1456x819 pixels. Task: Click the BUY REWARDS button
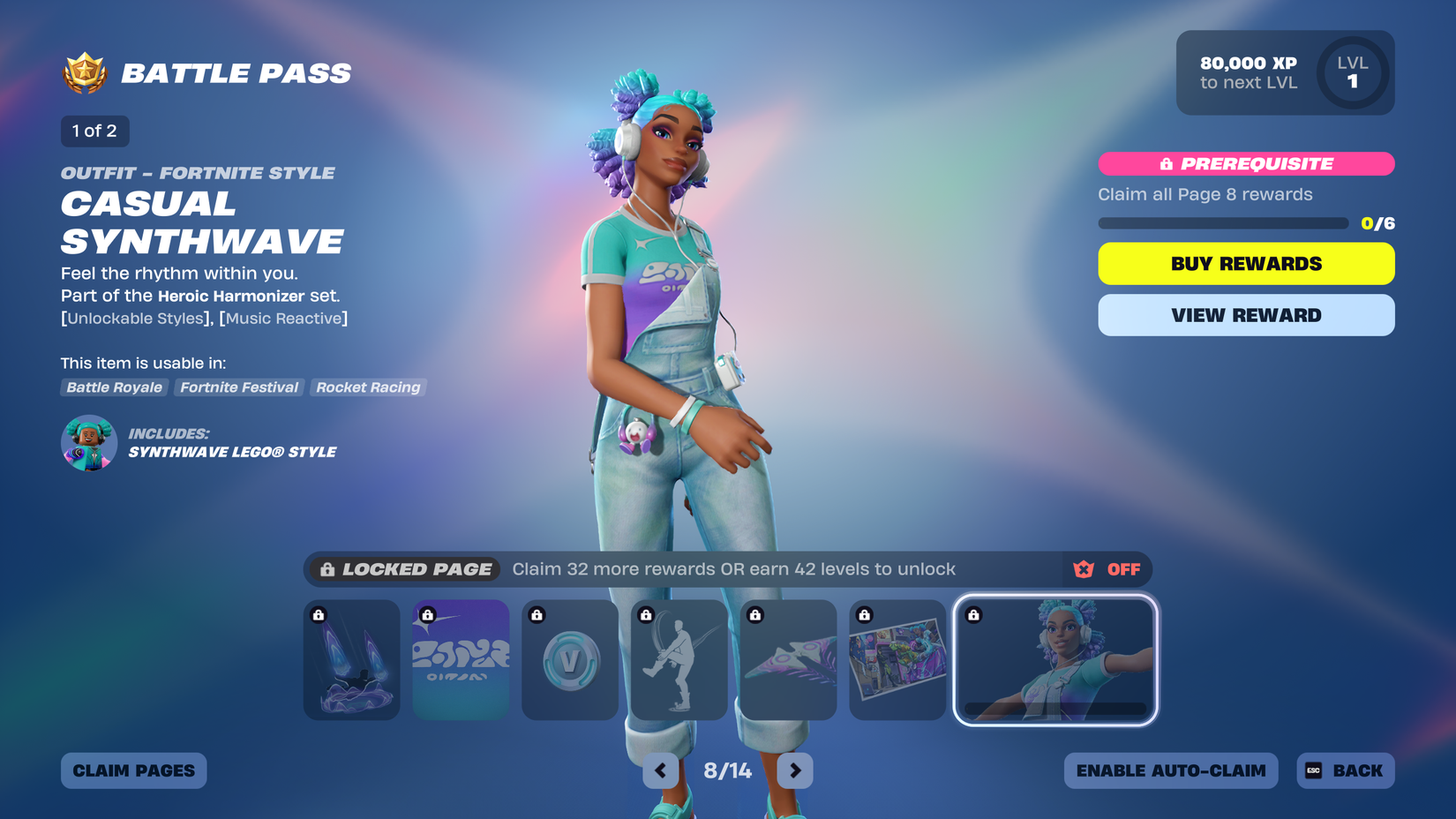tap(1245, 263)
